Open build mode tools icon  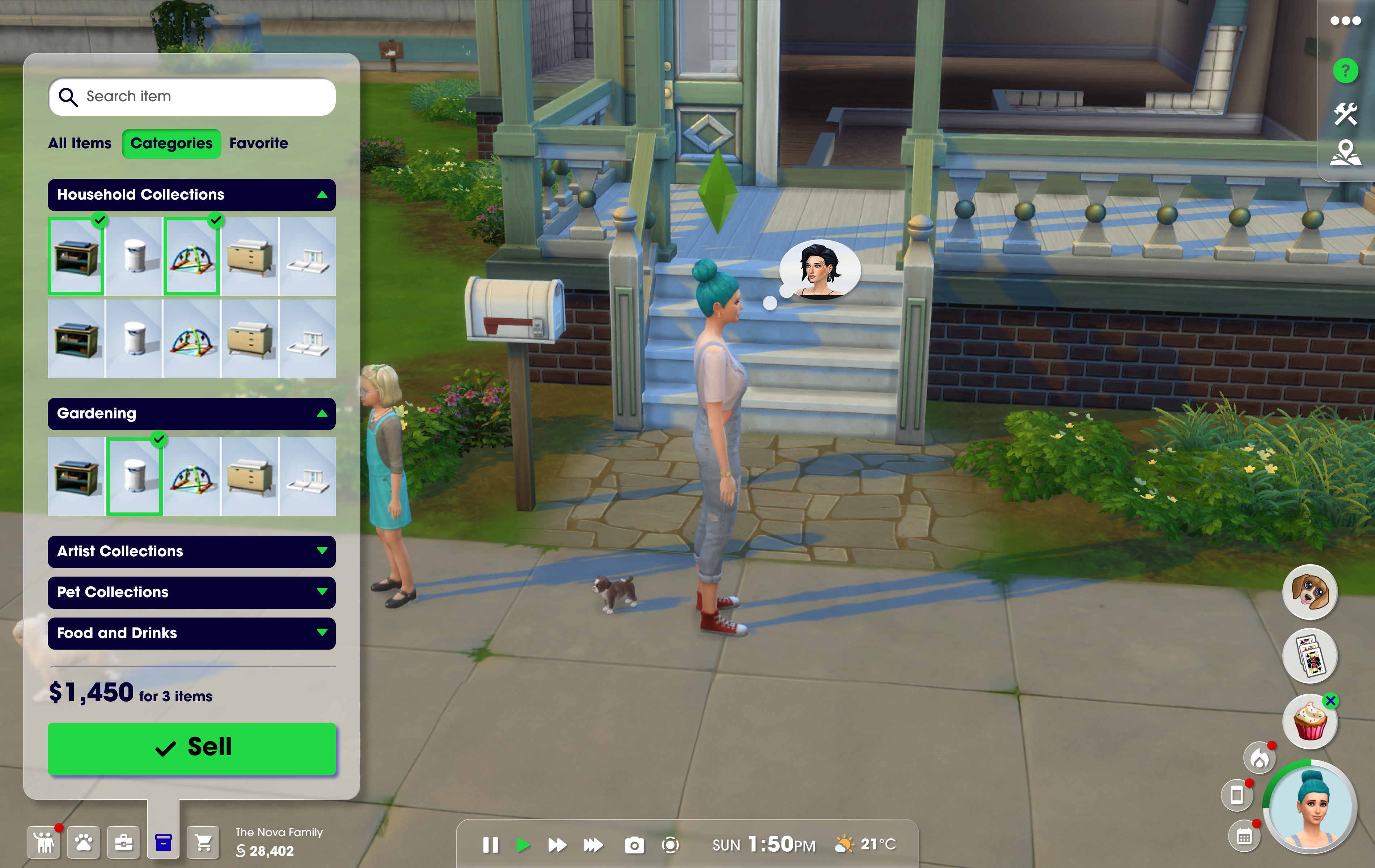1345,114
